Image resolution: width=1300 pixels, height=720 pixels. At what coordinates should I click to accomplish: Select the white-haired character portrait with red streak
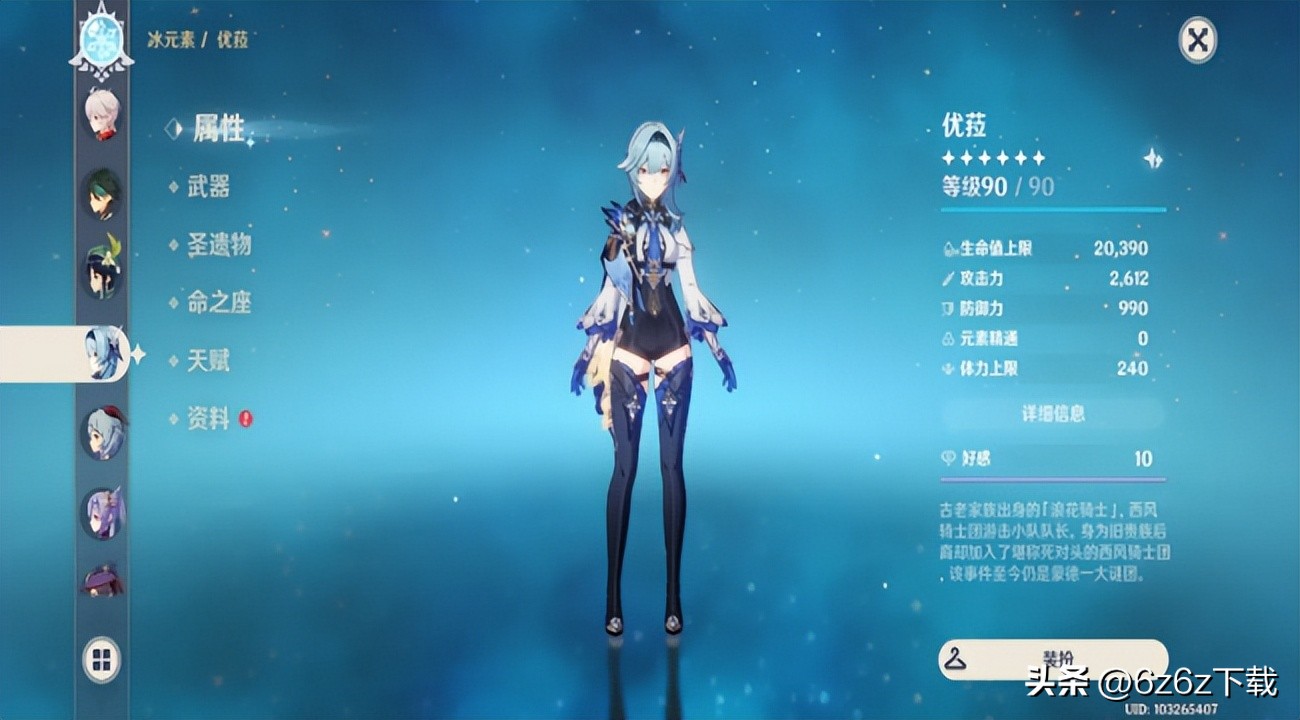pyautogui.click(x=102, y=113)
